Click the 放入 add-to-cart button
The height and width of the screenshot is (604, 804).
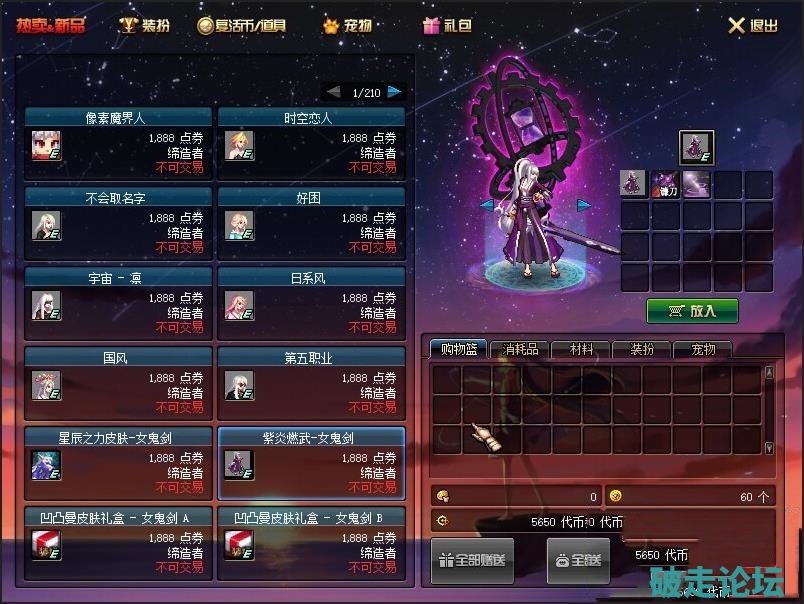(x=692, y=310)
